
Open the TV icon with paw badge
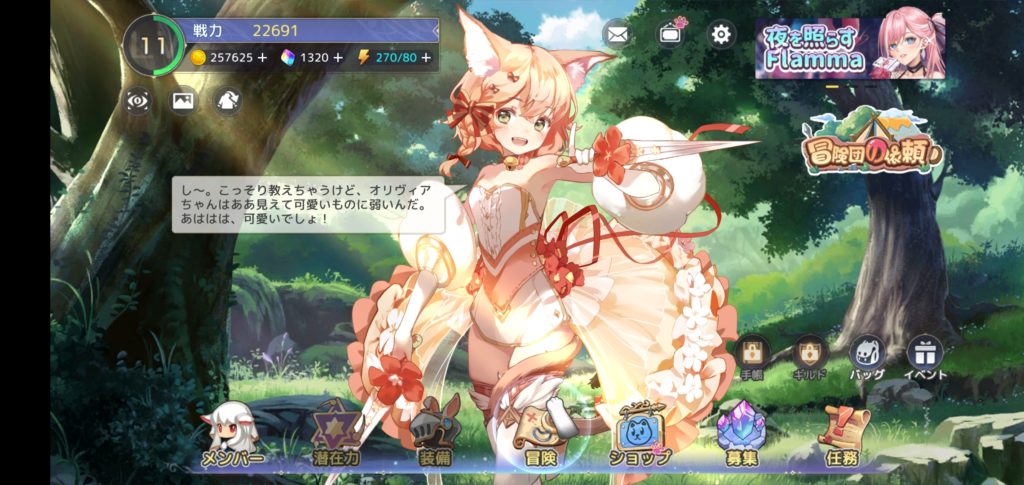coord(670,35)
